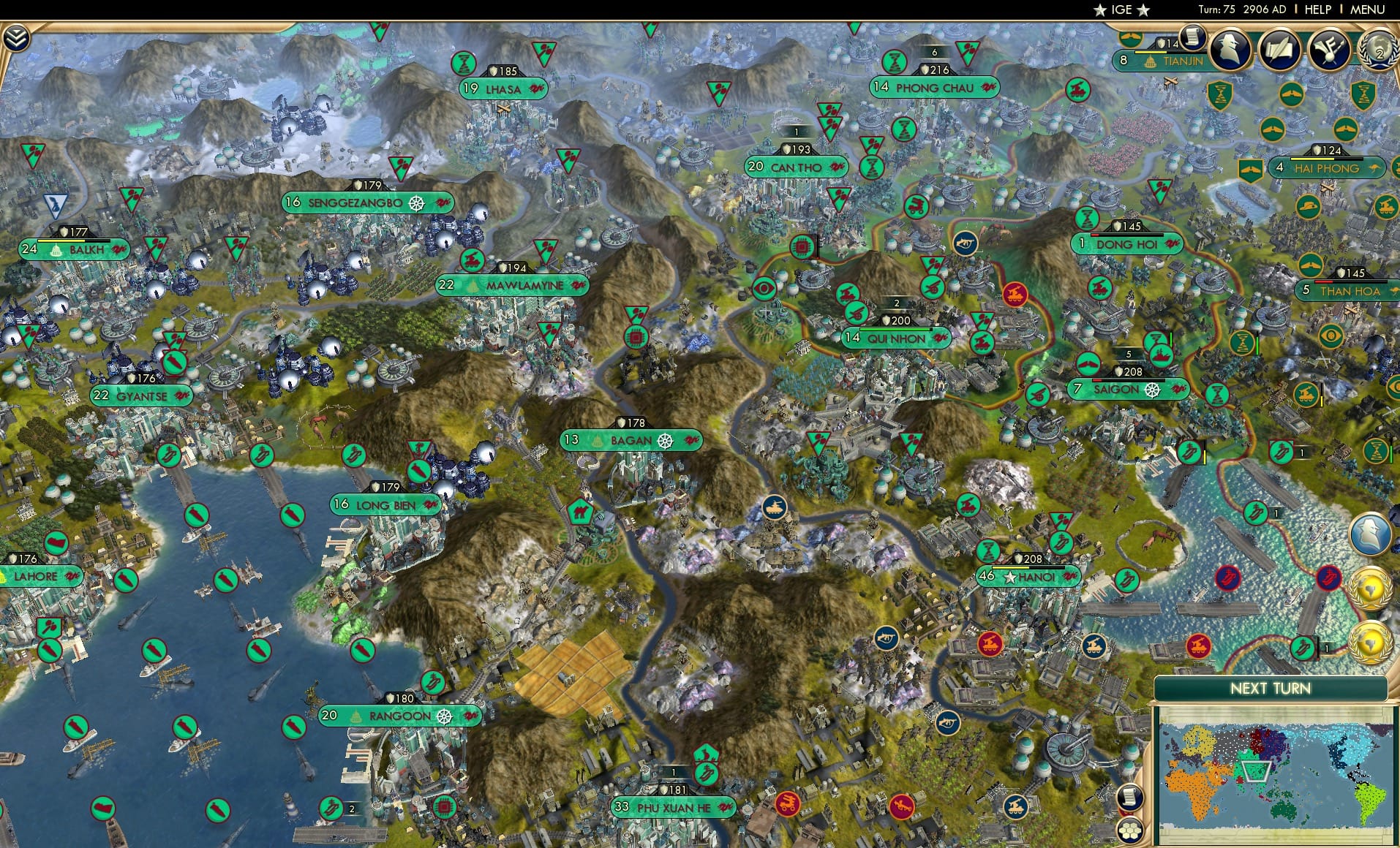Open the Espionage overview spy icon
The height and width of the screenshot is (848, 1400).
pos(1231,50)
